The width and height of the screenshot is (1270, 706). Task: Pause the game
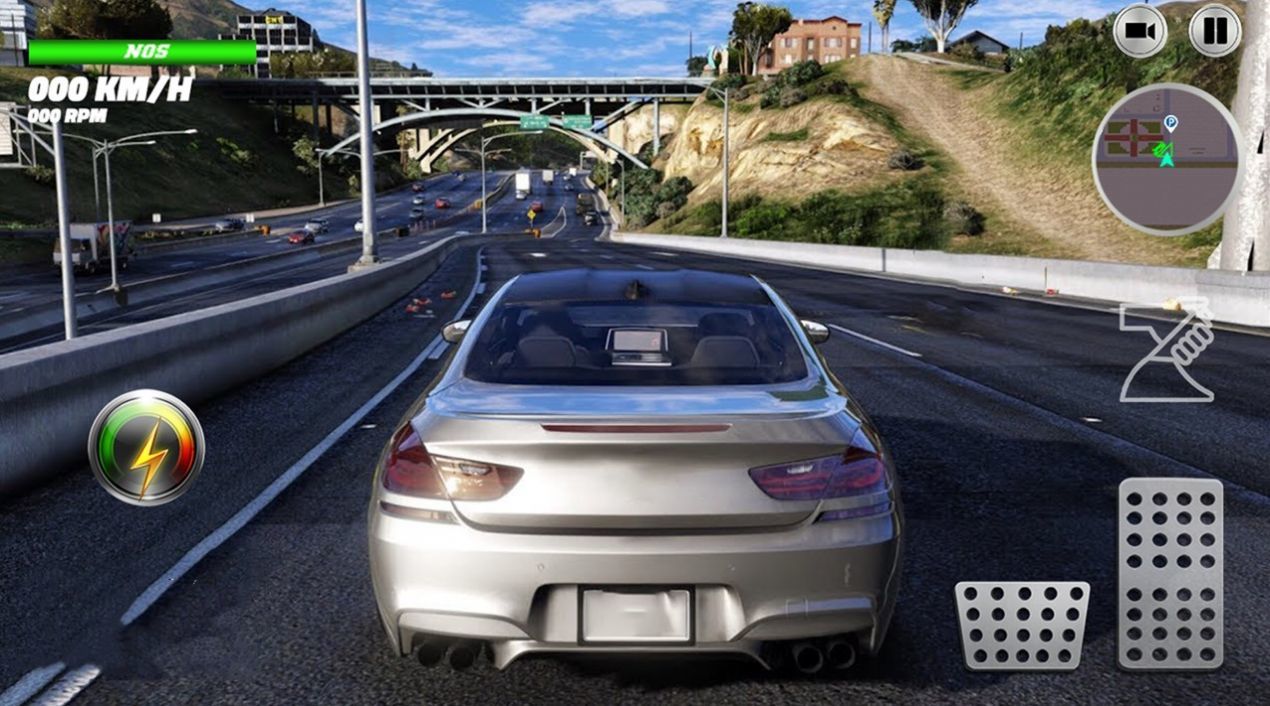(1215, 30)
